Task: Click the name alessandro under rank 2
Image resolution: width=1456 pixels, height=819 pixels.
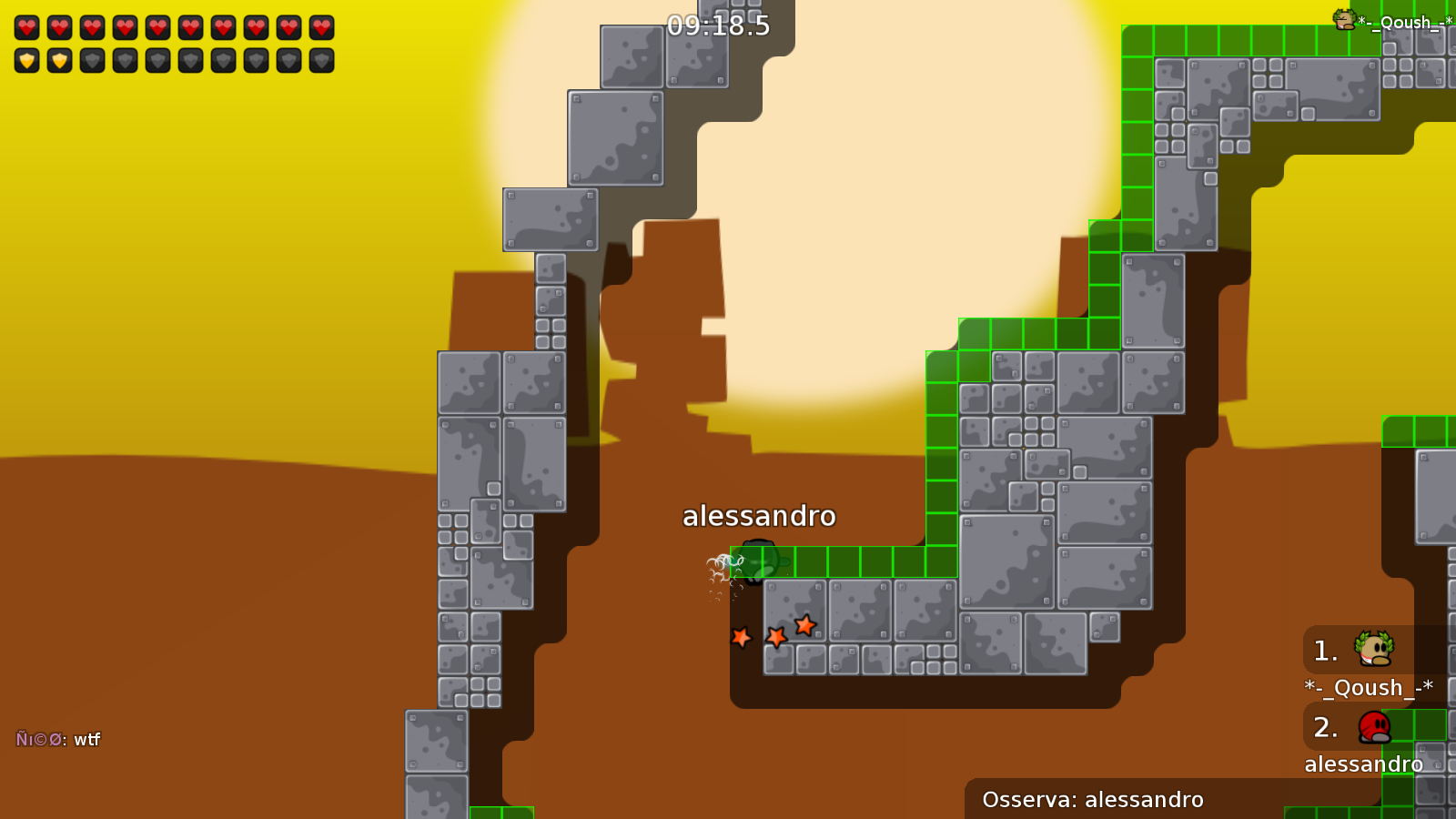Action: coord(1365,764)
